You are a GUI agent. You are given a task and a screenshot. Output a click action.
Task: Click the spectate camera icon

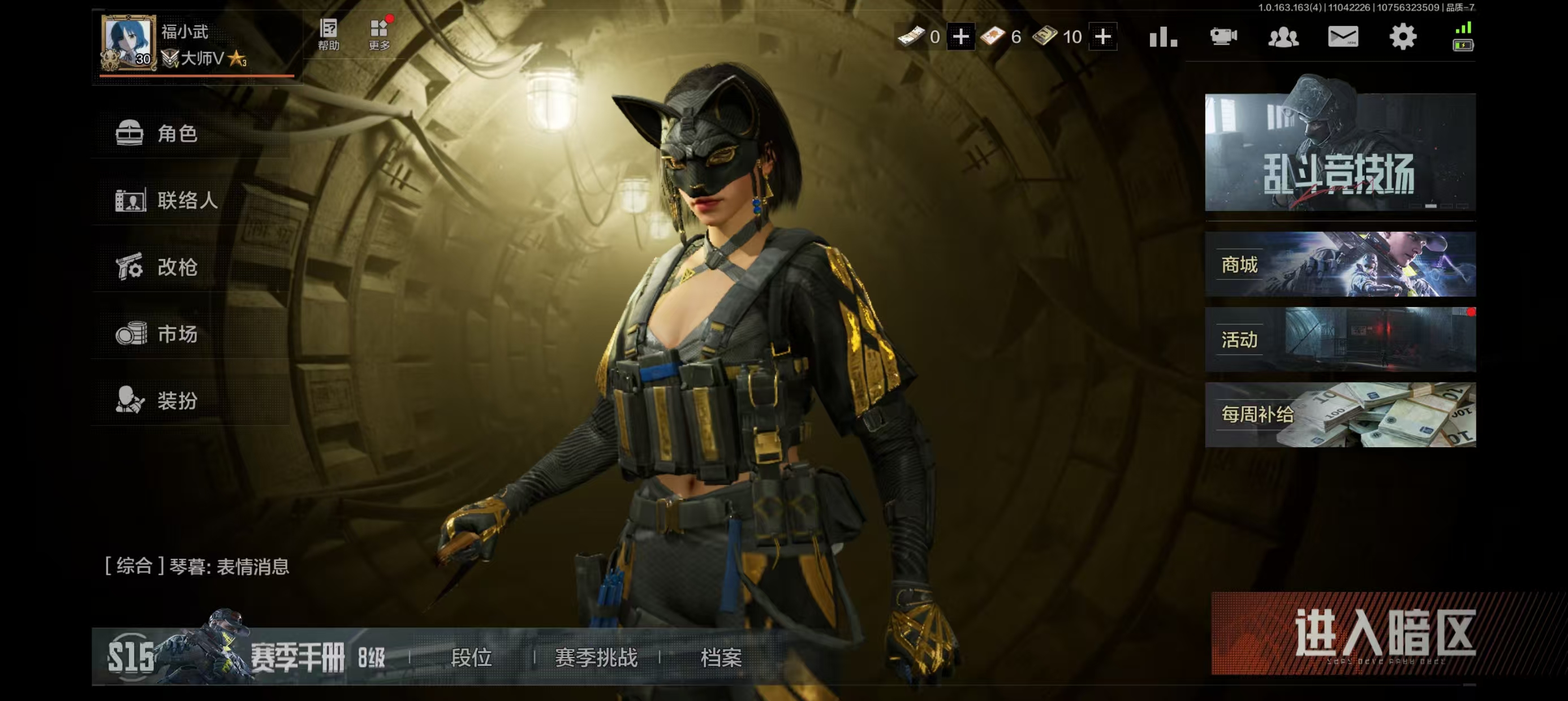pyautogui.click(x=1225, y=37)
